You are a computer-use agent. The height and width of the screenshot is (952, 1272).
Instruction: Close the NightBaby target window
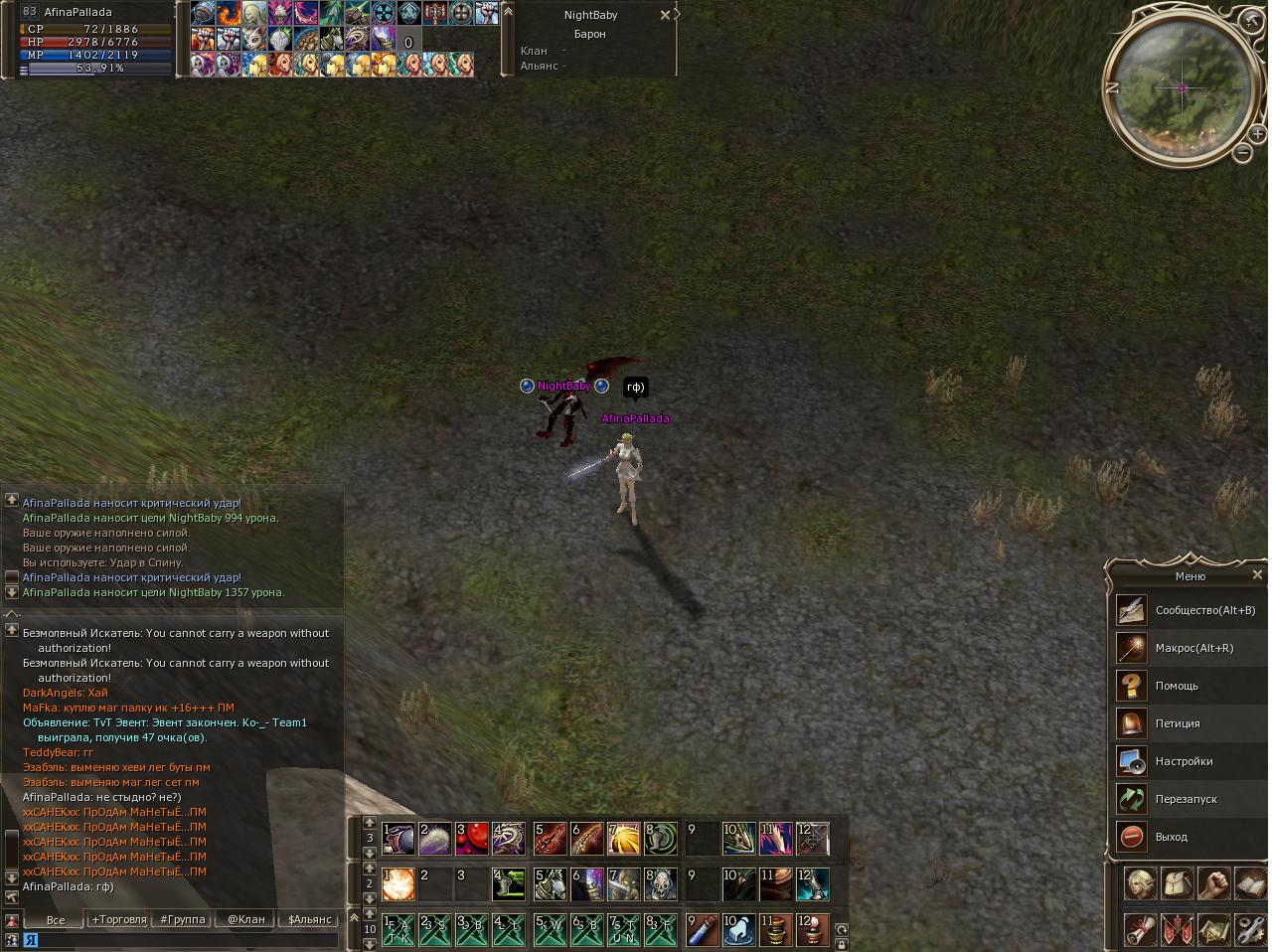tap(665, 15)
